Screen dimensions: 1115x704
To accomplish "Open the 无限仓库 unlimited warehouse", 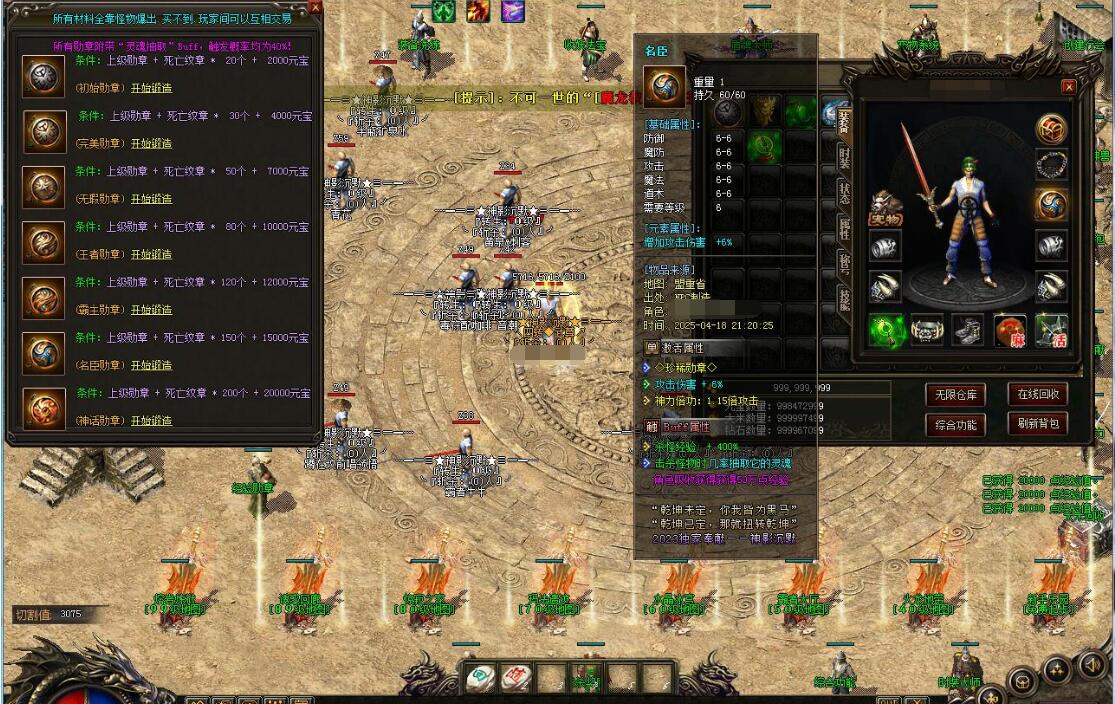I will point(955,394).
